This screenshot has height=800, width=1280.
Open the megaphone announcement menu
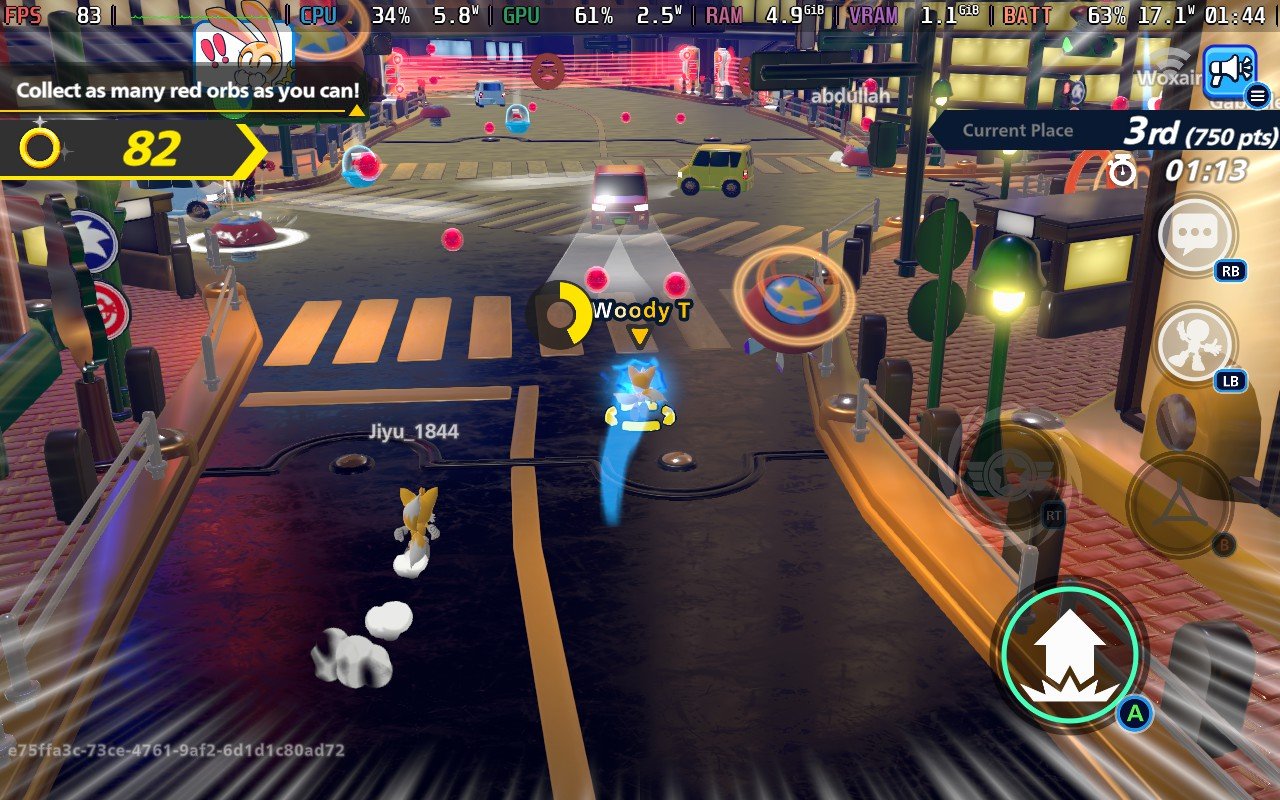point(1229,71)
